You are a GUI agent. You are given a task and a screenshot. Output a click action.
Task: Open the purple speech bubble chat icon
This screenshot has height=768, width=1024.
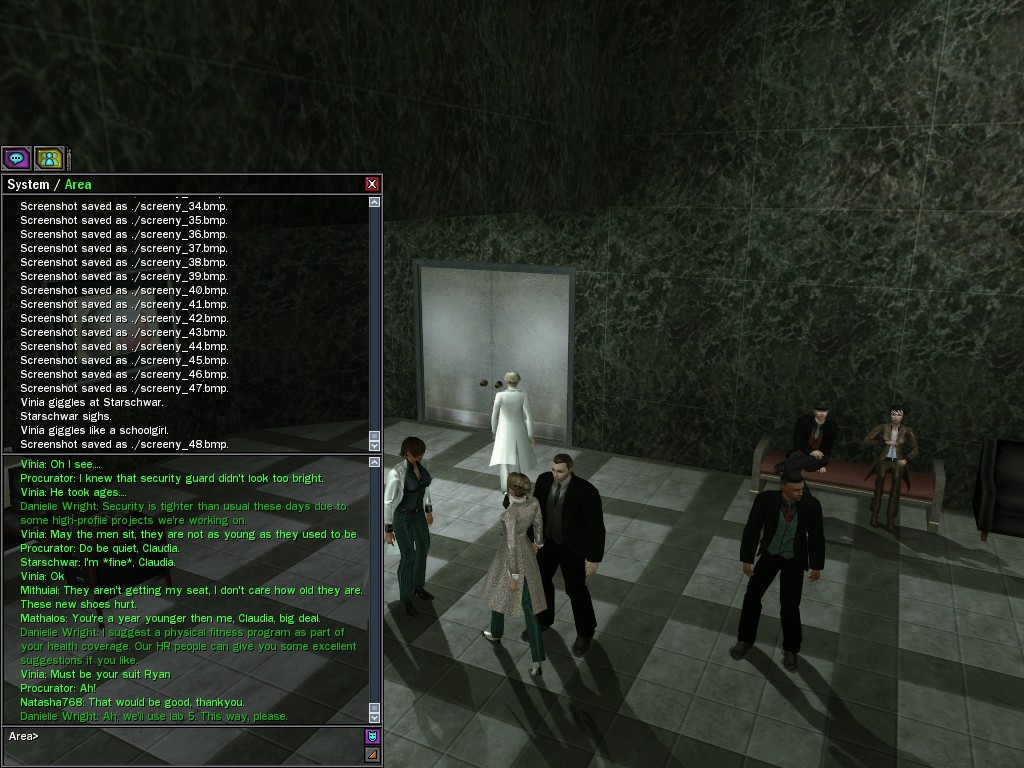point(16,158)
